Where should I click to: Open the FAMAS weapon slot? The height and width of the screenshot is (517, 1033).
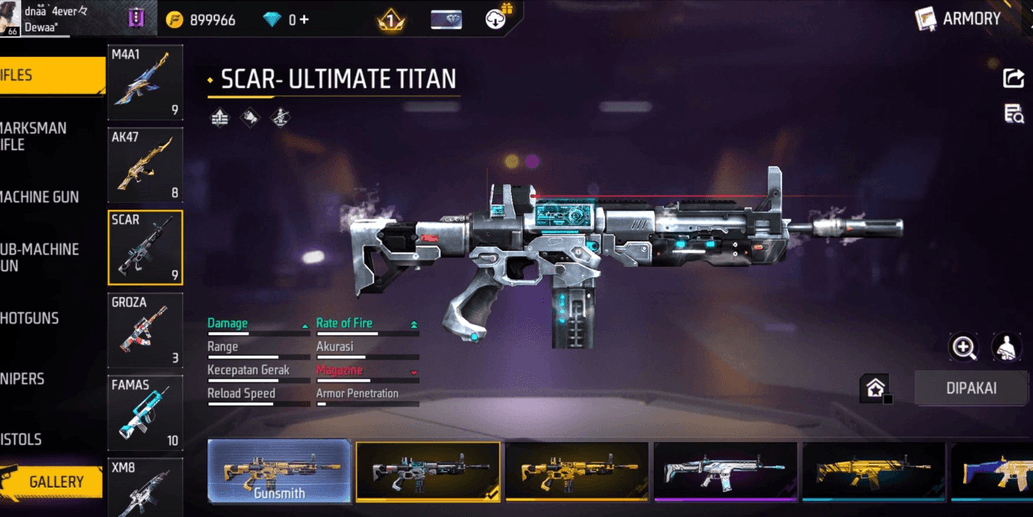pos(145,412)
